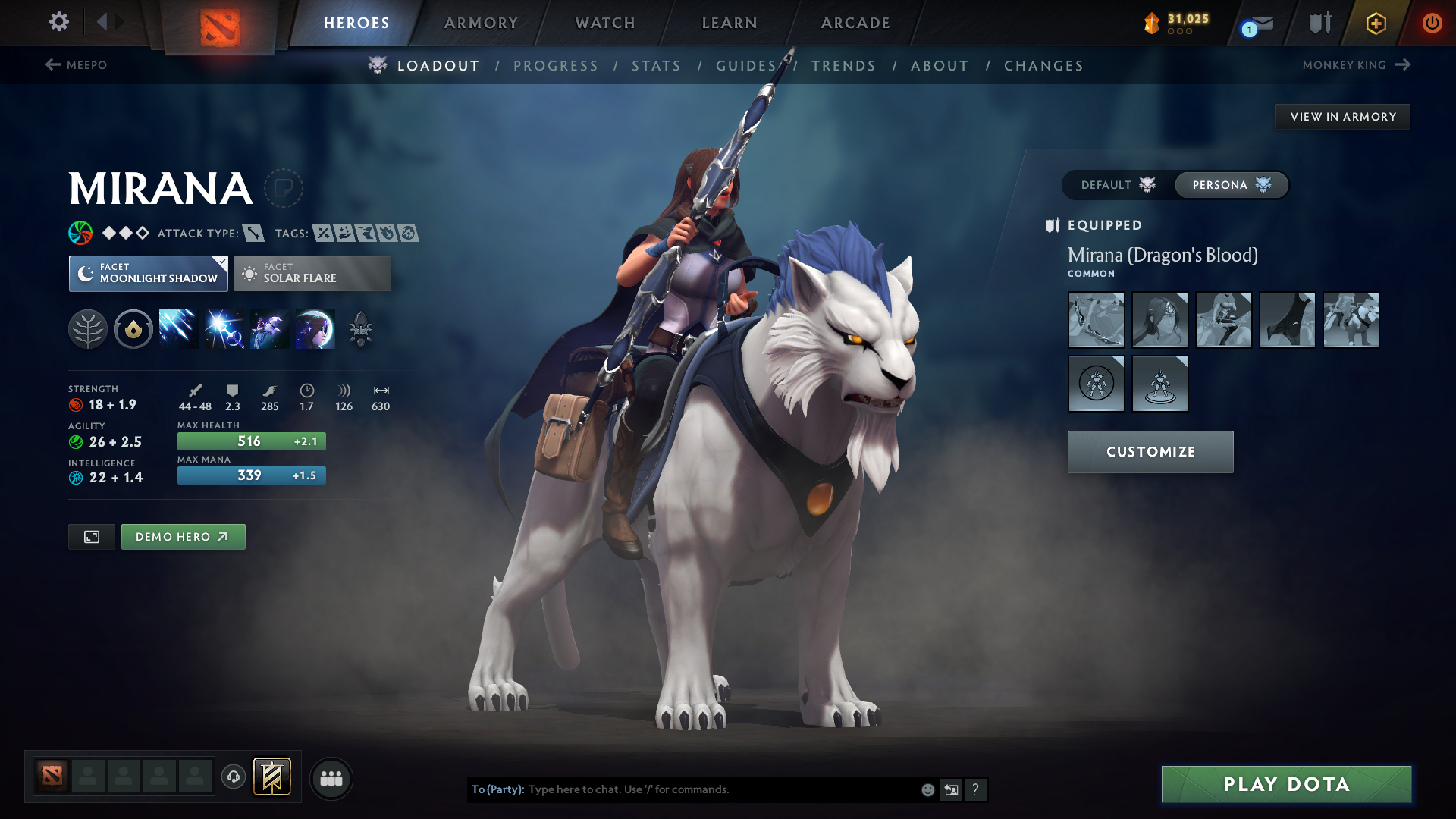This screenshot has width=1456, height=819.
Task: Open the emoji picker in chat
Action: pyautogui.click(x=927, y=789)
